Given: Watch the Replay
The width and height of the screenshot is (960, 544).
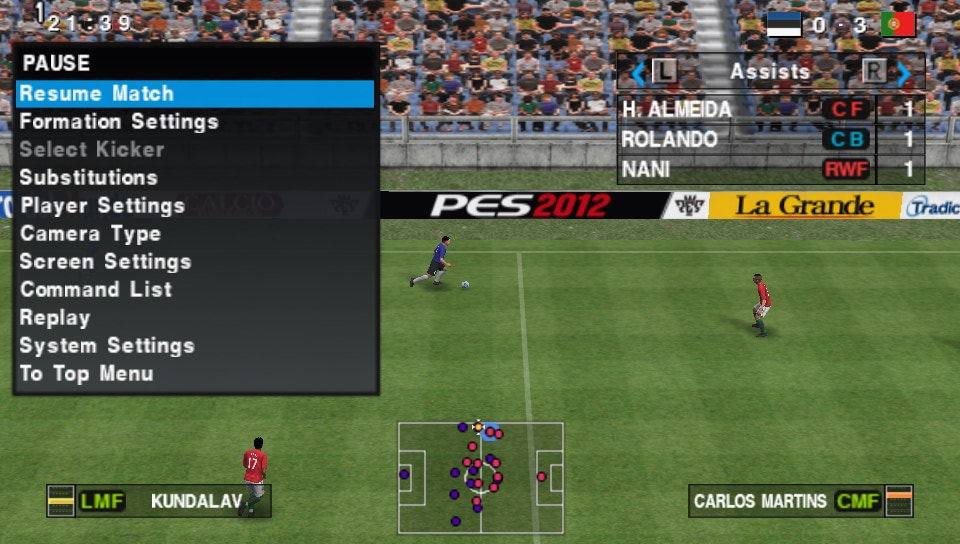Looking at the screenshot, I should click(x=55, y=318).
